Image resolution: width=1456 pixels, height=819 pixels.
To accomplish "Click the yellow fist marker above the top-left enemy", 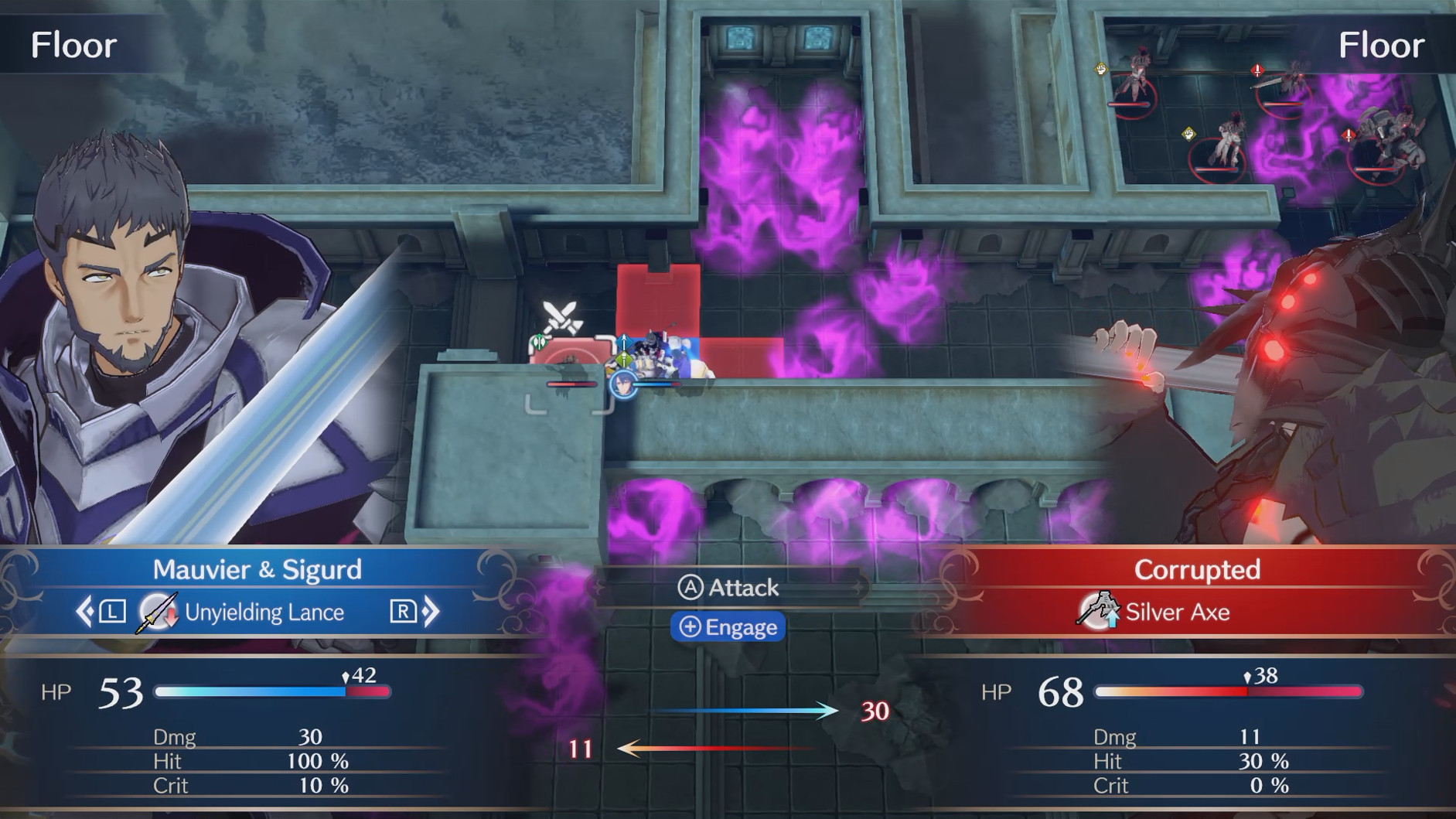I will pos(1101,70).
